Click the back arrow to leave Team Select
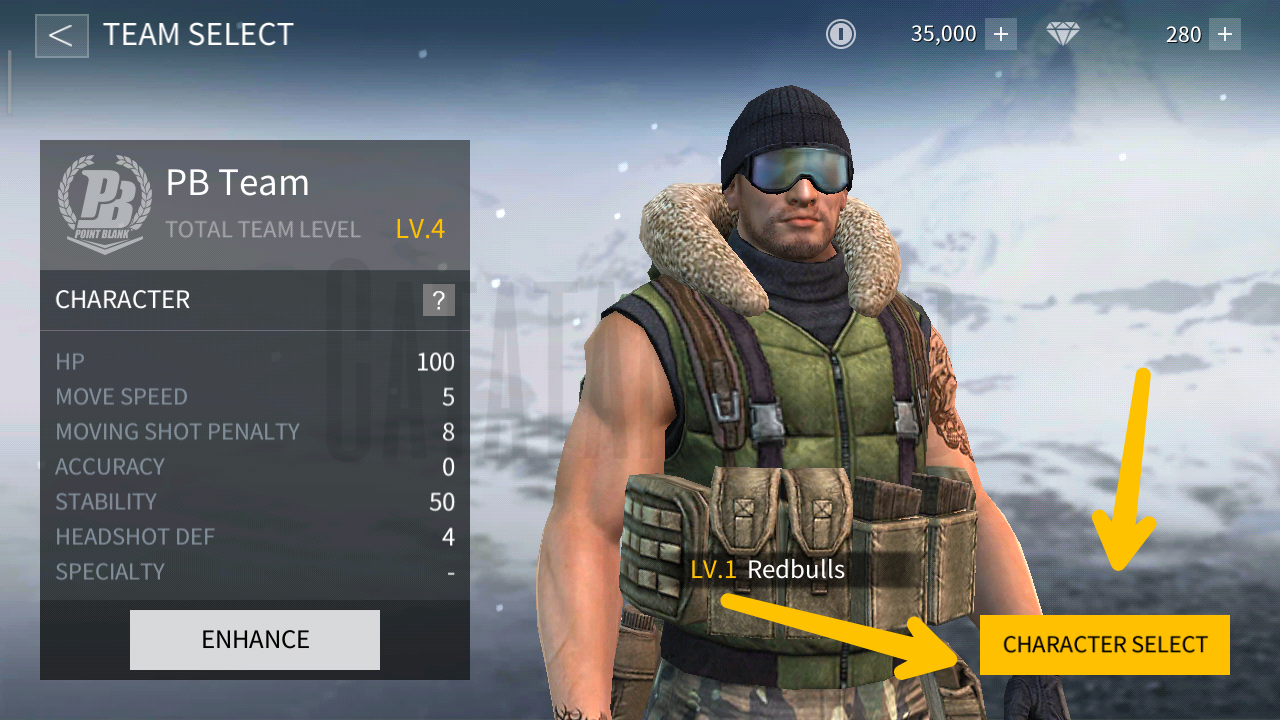This screenshot has width=1280, height=720. 62,34
